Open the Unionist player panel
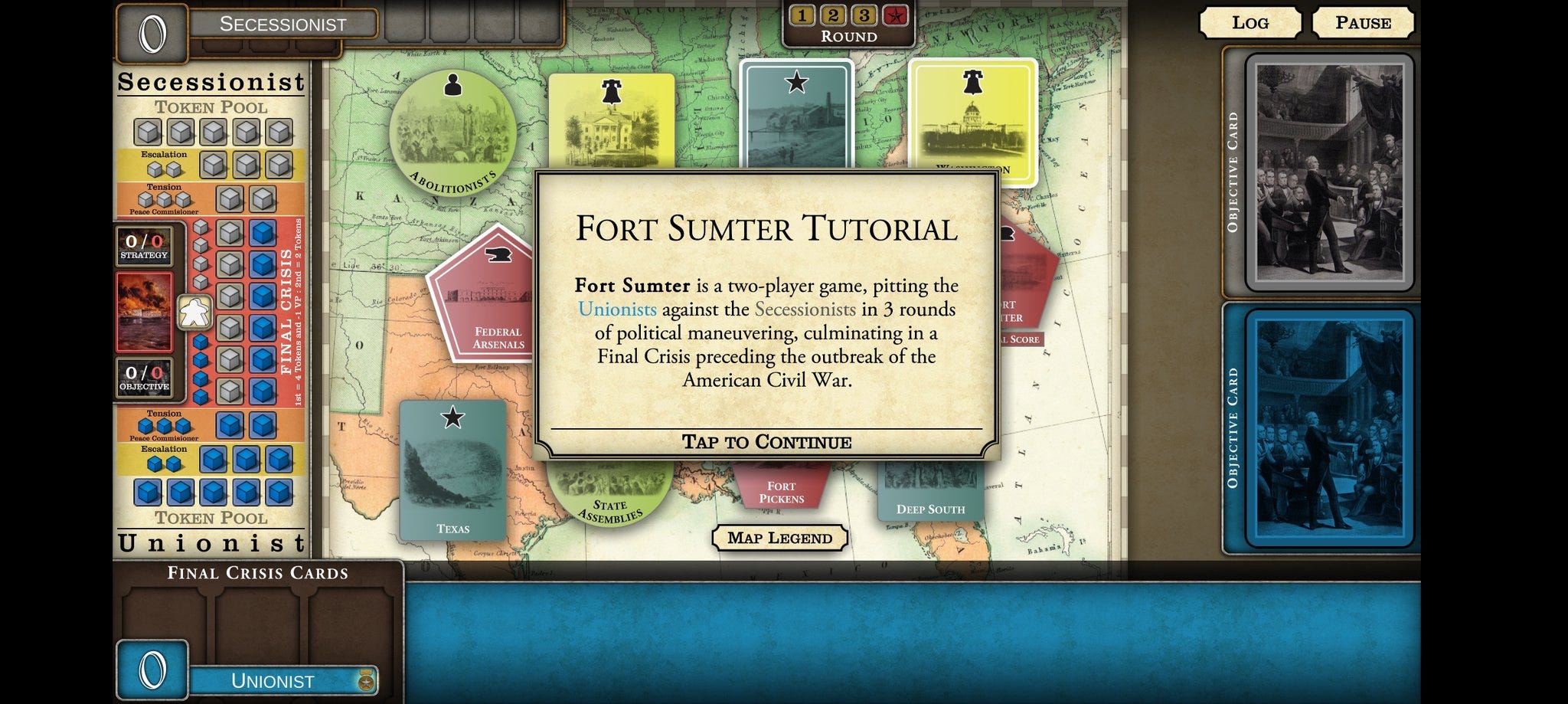This screenshot has height=704, width=1568. 273,680
